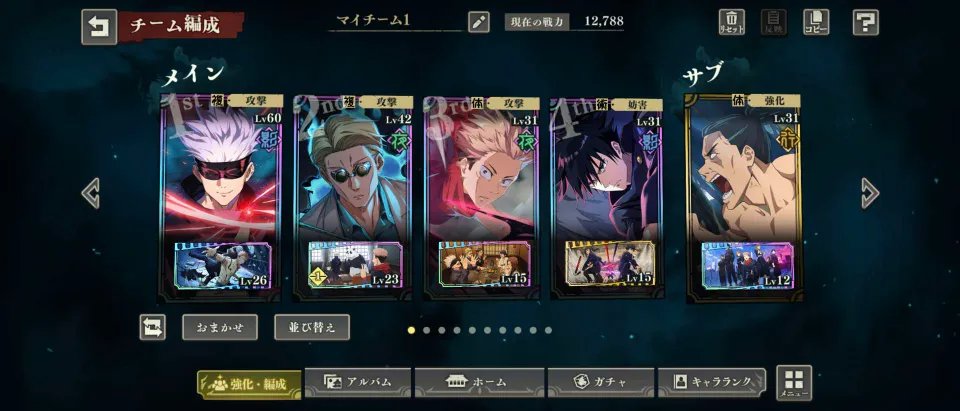Screen dimensions: 960x411
Task: Copy the team with the コピー button
Action: [x=816, y=22]
